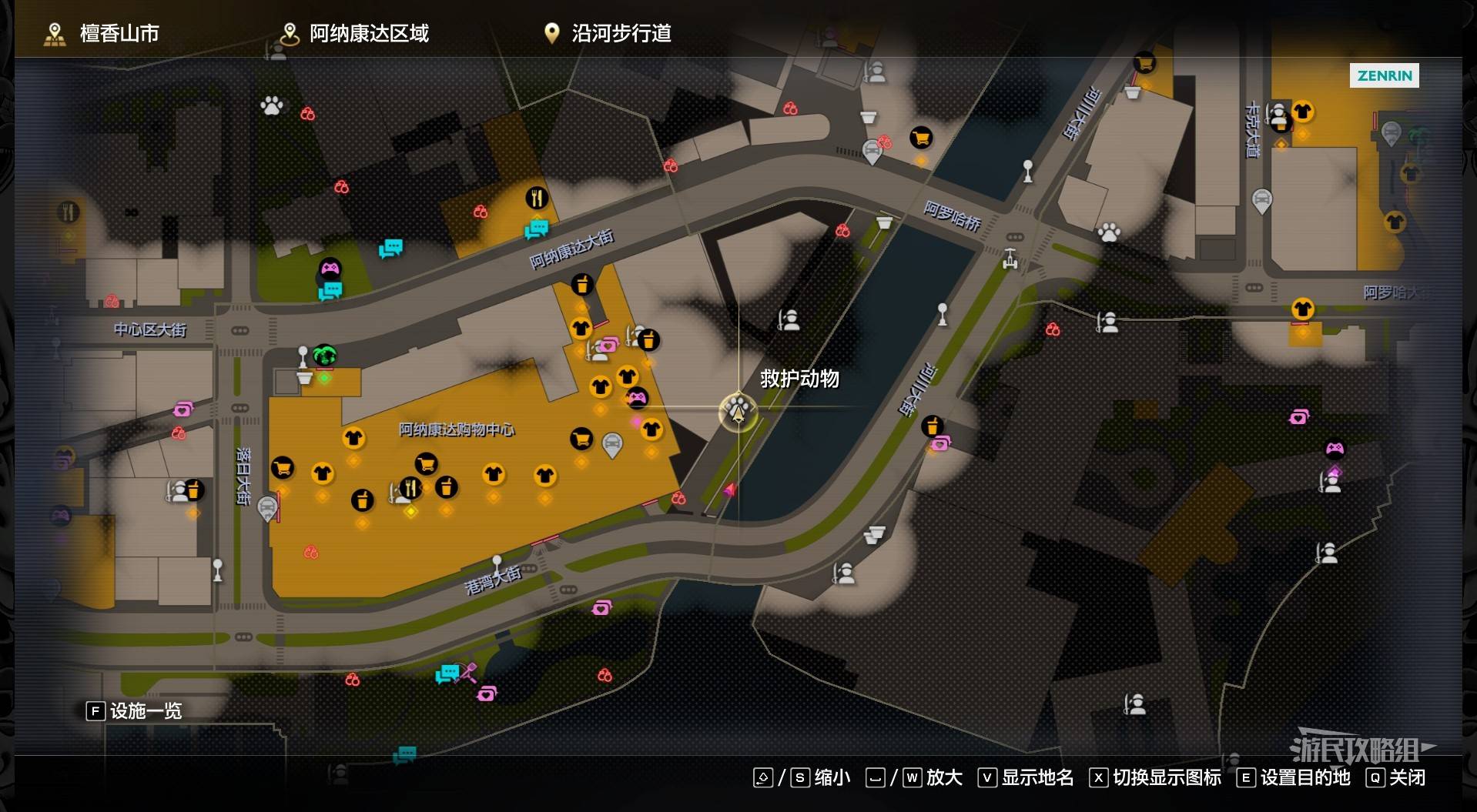
Task: Select the drink shop marker on 河川大街
Action: pos(932,426)
